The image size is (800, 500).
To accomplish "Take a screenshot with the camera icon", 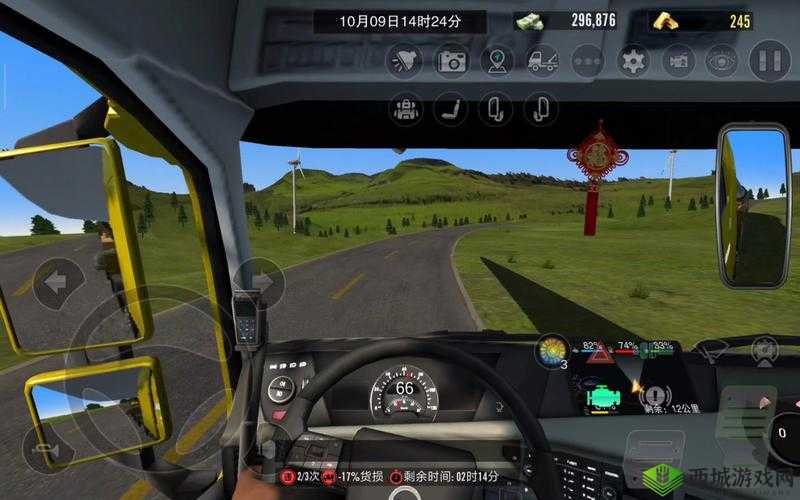I will (452, 61).
